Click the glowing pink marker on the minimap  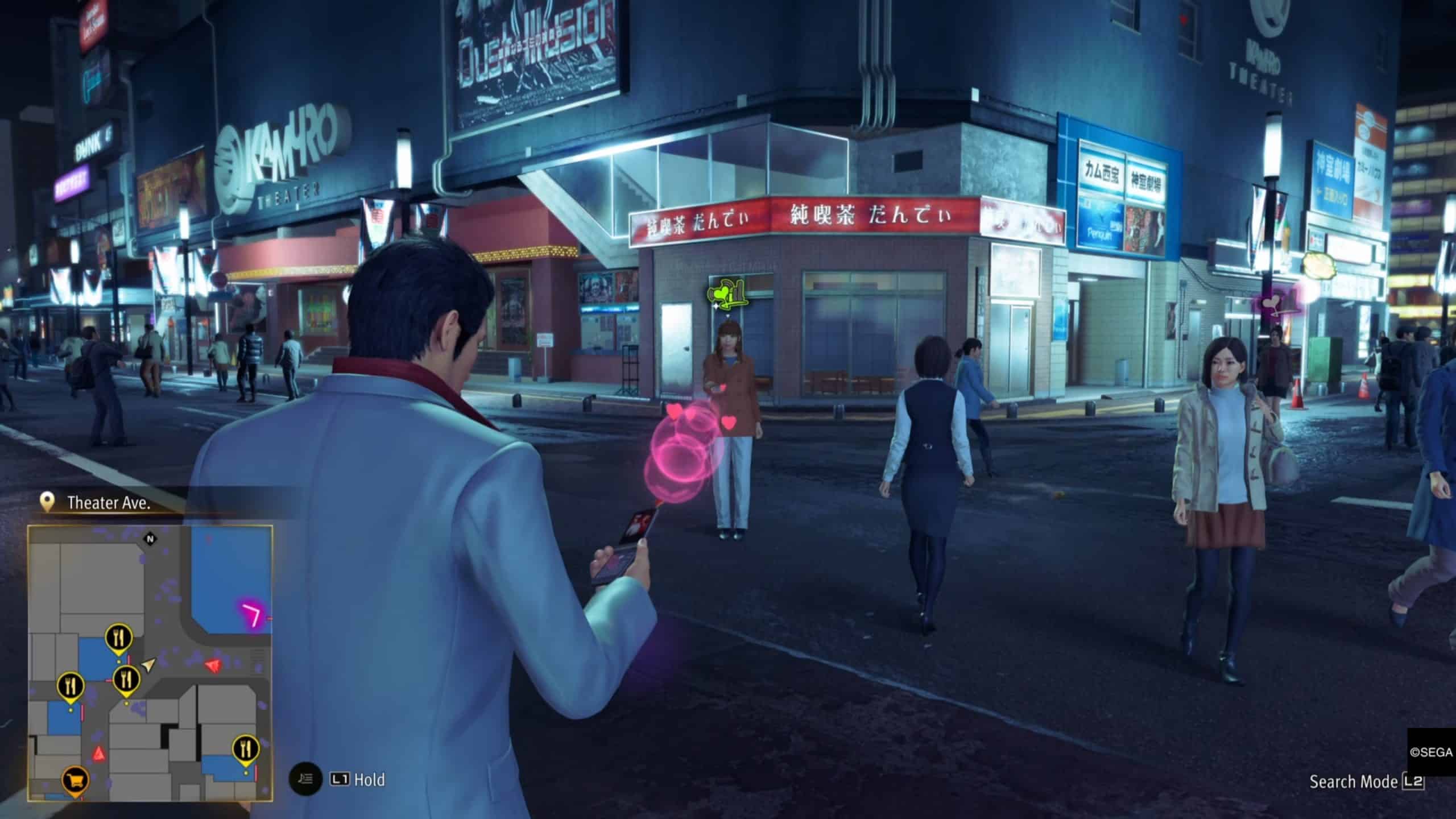[252, 615]
